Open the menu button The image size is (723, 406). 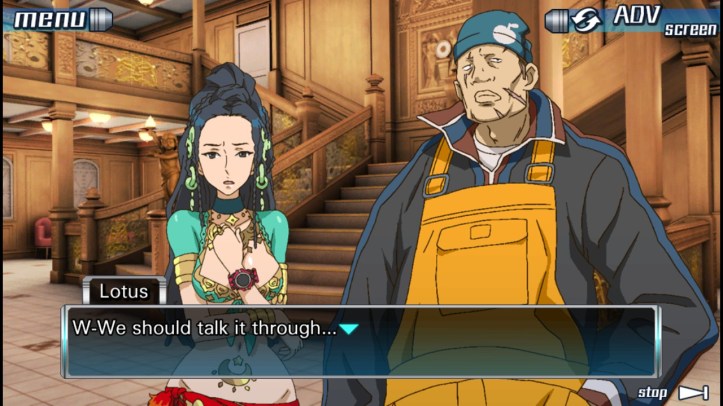[62, 17]
